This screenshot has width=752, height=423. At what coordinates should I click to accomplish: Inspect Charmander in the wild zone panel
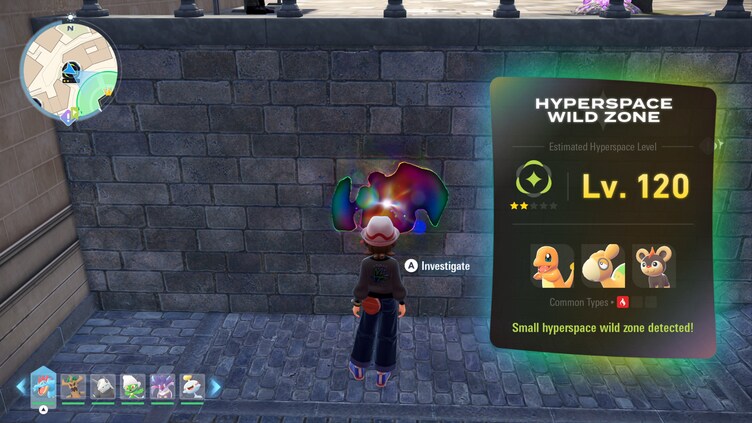[x=552, y=265]
